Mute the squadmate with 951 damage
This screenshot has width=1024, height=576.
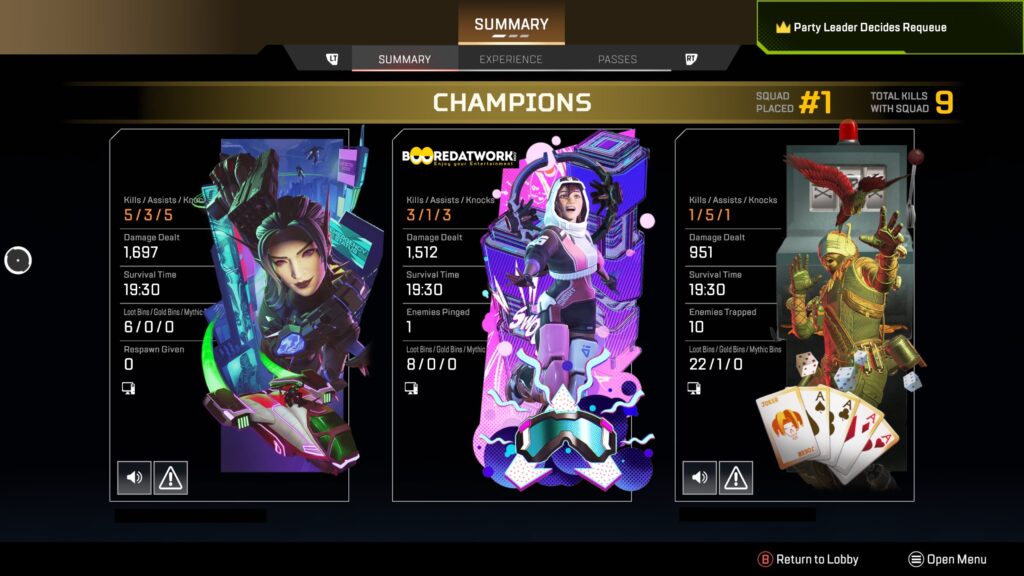[699, 478]
